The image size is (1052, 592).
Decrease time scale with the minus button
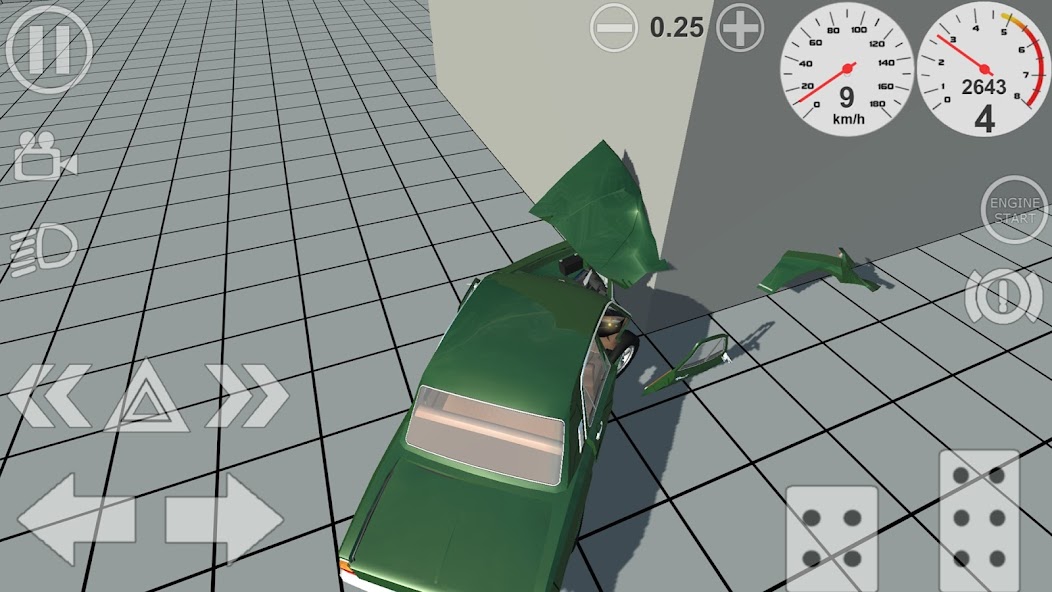point(613,27)
